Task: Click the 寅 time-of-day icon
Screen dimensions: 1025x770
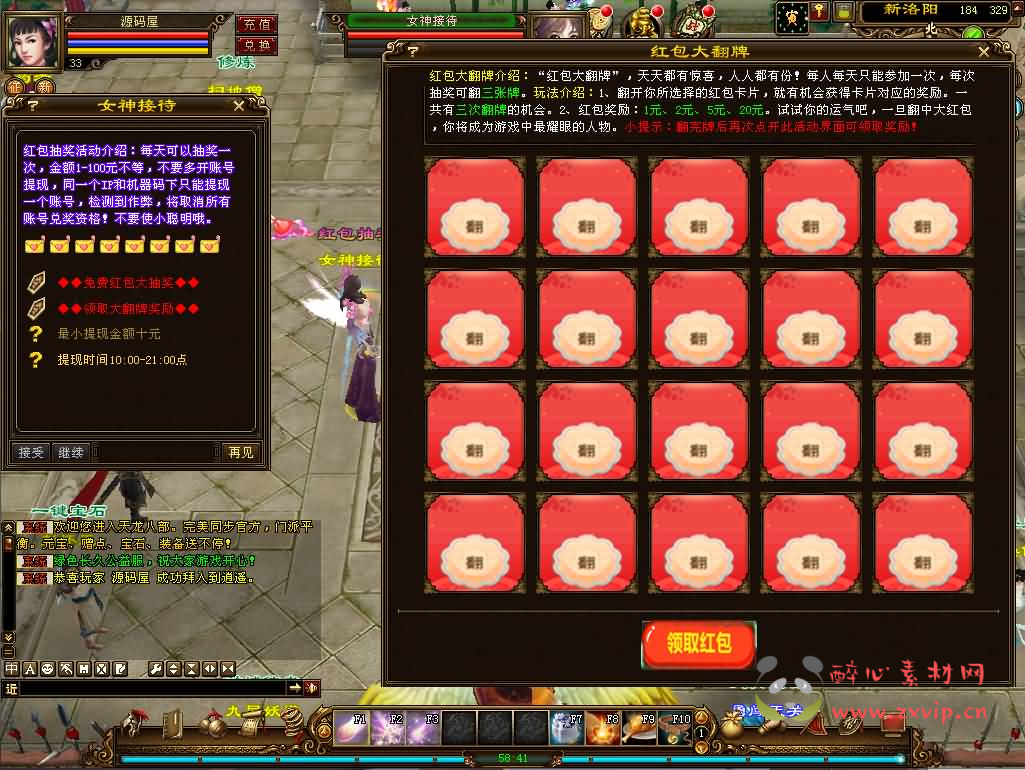Action: pos(792,15)
